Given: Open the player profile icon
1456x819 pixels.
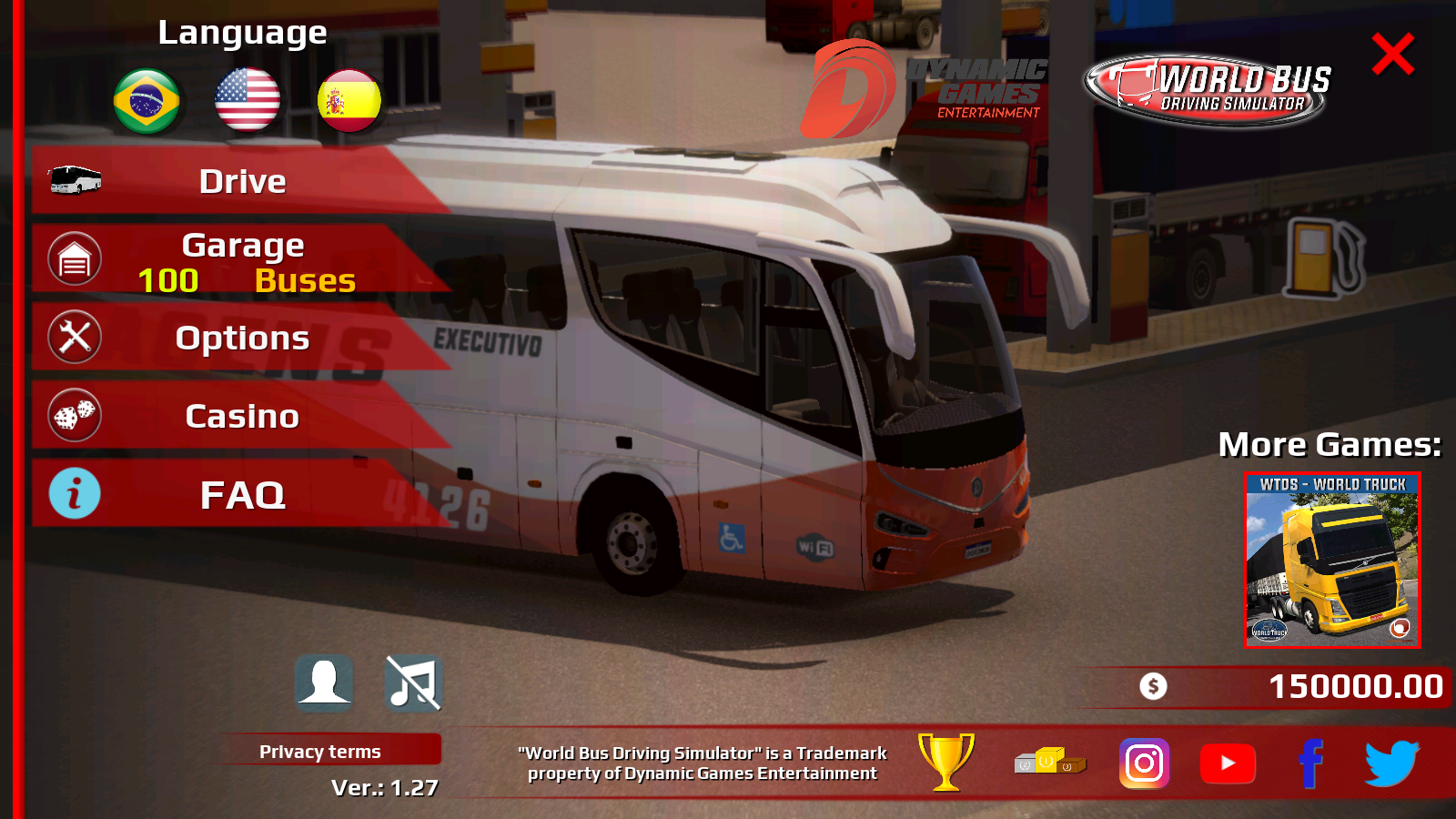Looking at the screenshot, I should (x=324, y=682).
